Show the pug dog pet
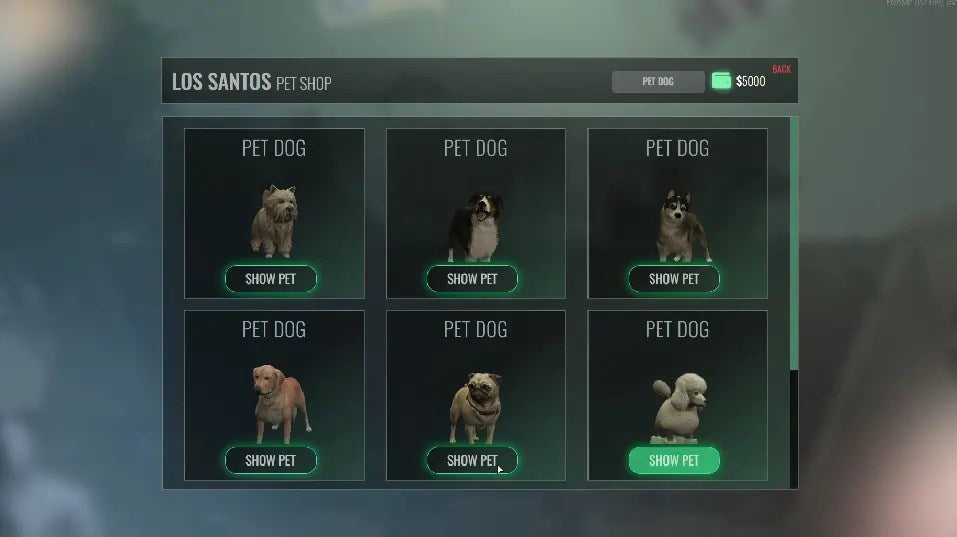957x537 pixels. click(x=472, y=460)
